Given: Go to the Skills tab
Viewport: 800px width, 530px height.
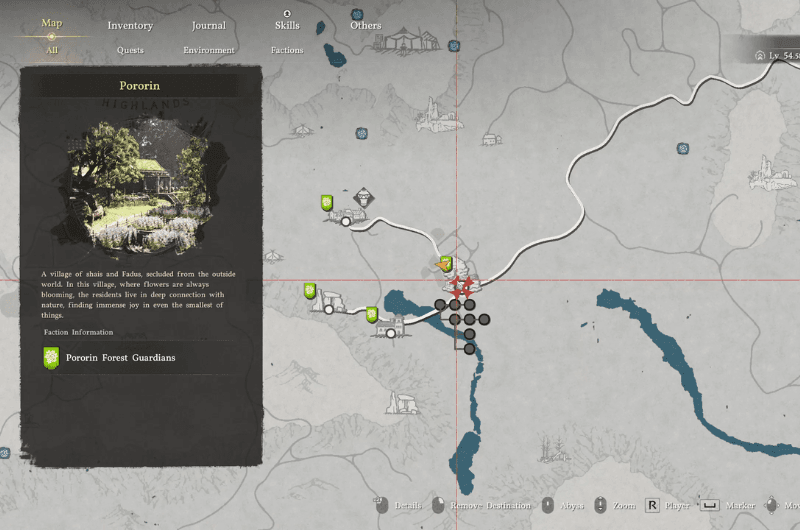Looking at the screenshot, I should (x=287, y=25).
